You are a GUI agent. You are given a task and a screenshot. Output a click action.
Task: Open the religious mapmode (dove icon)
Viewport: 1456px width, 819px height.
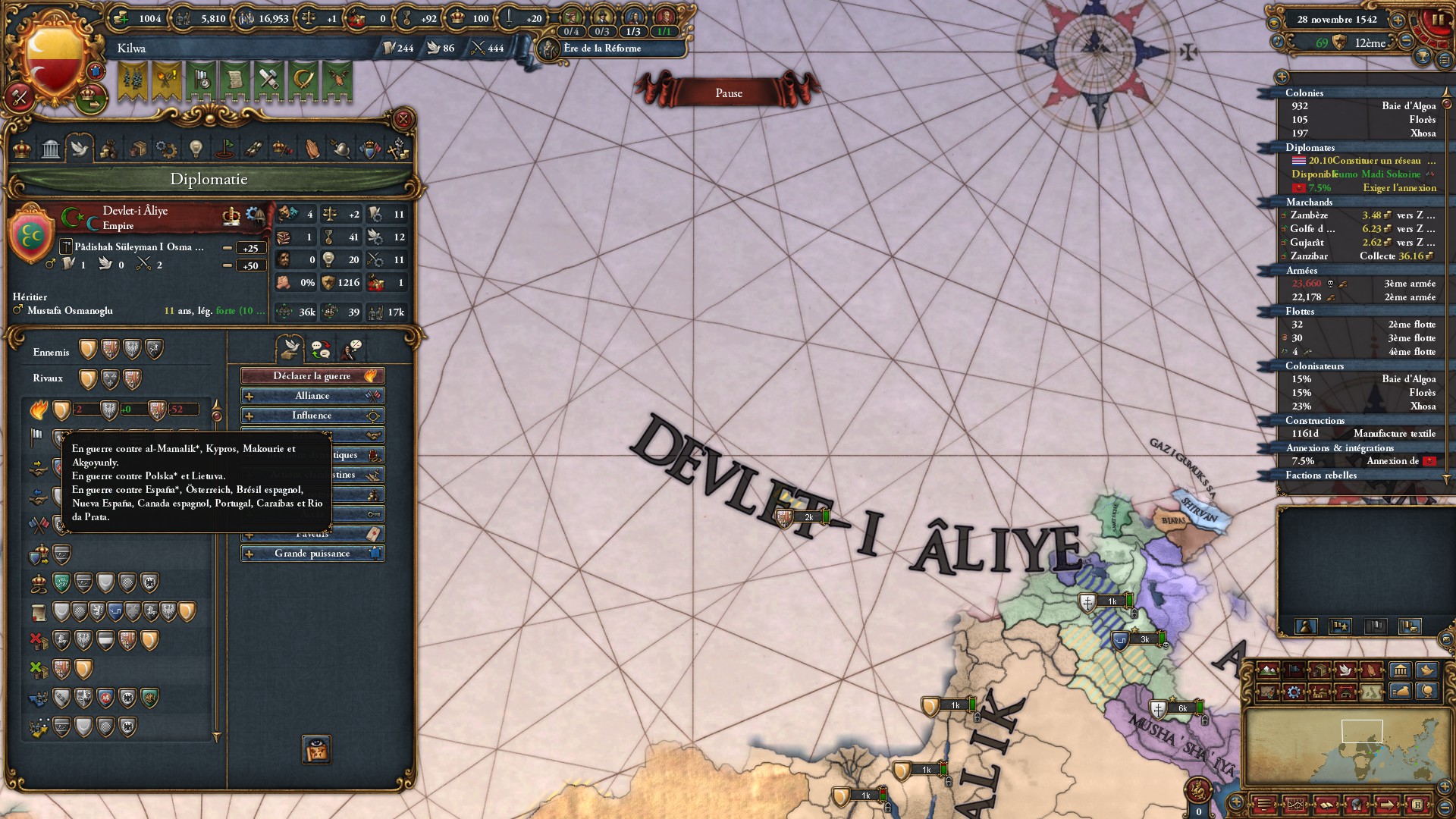coord(1345,670)
